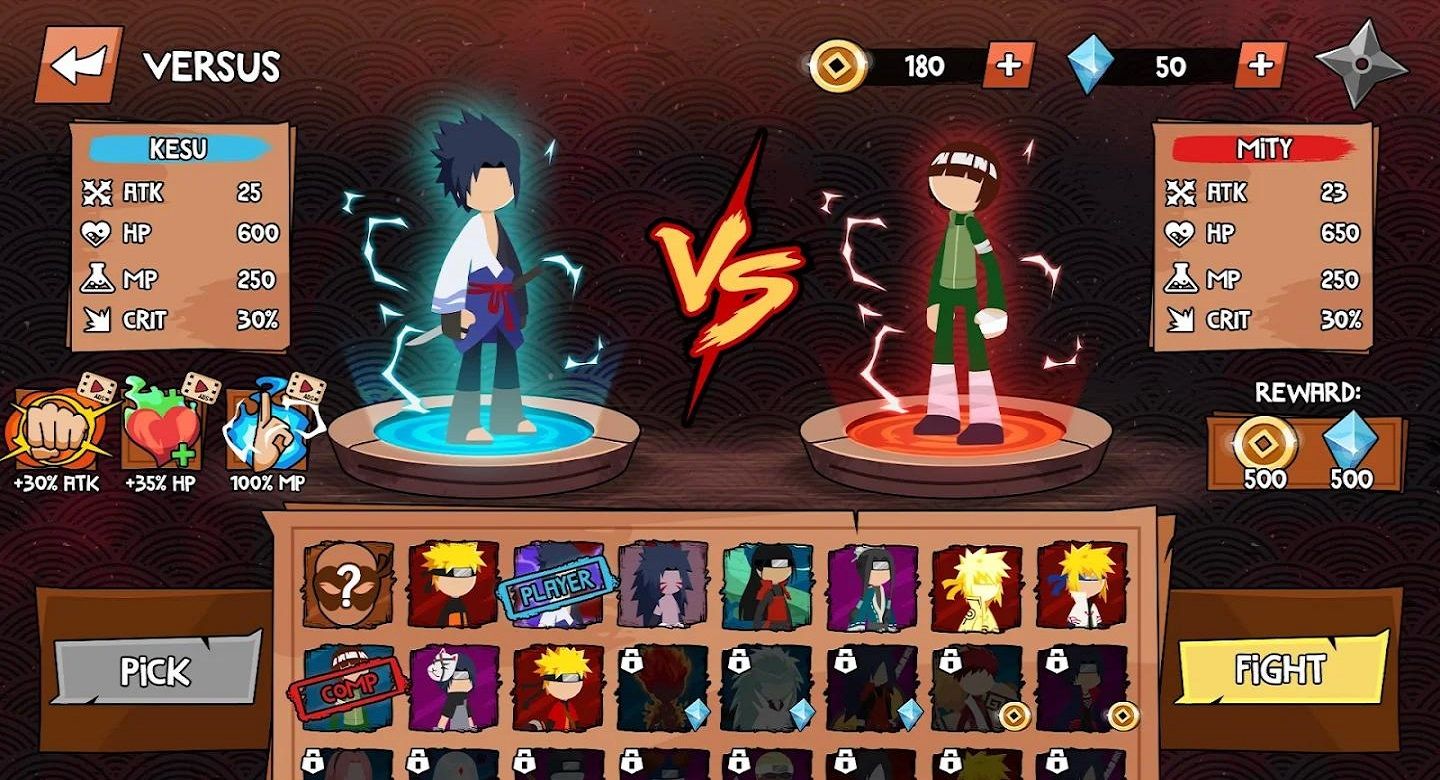Add more blue gems with plus button

click(x=1260, y=65)
